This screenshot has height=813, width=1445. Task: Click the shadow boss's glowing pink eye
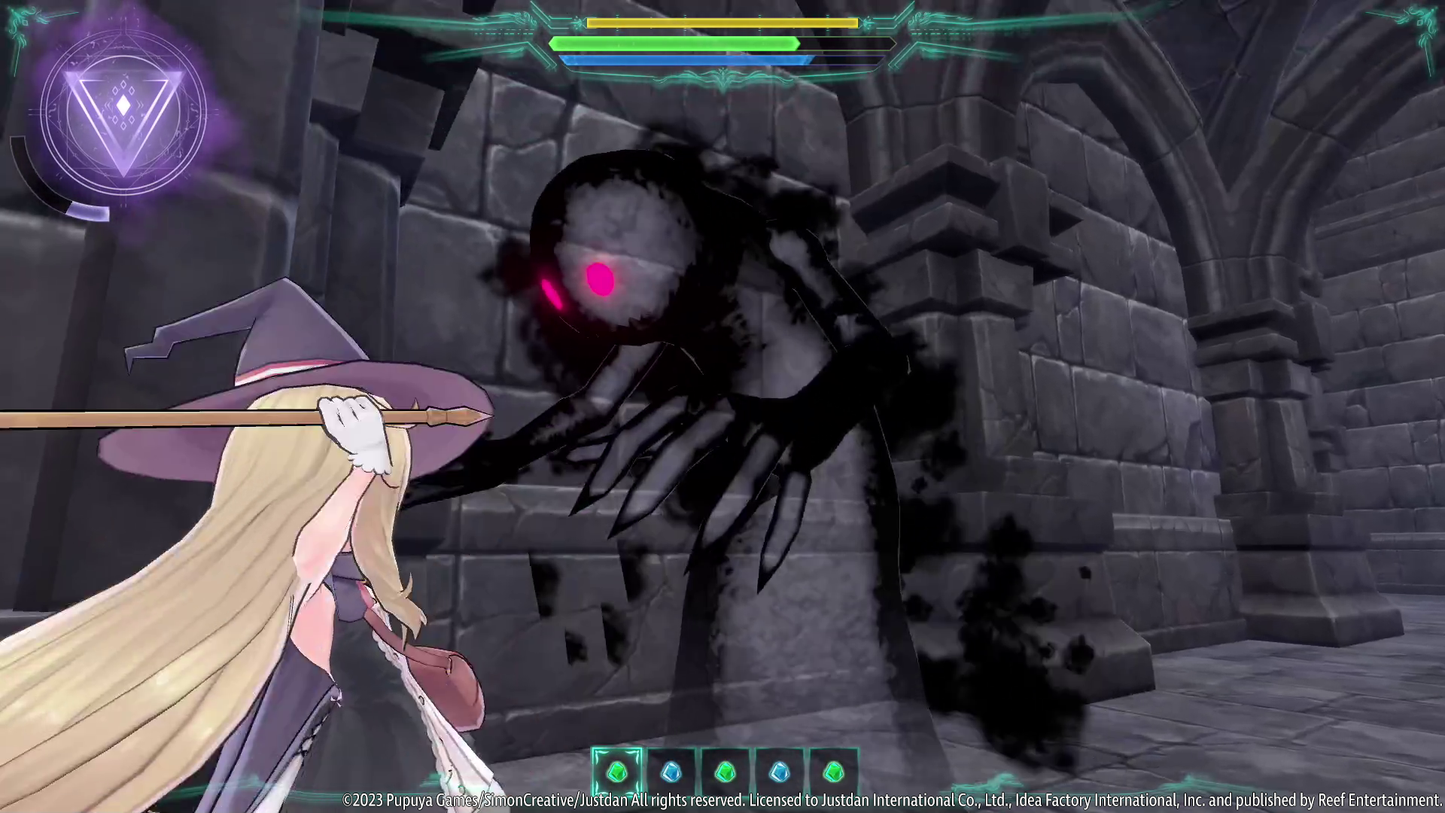[598, 277]
